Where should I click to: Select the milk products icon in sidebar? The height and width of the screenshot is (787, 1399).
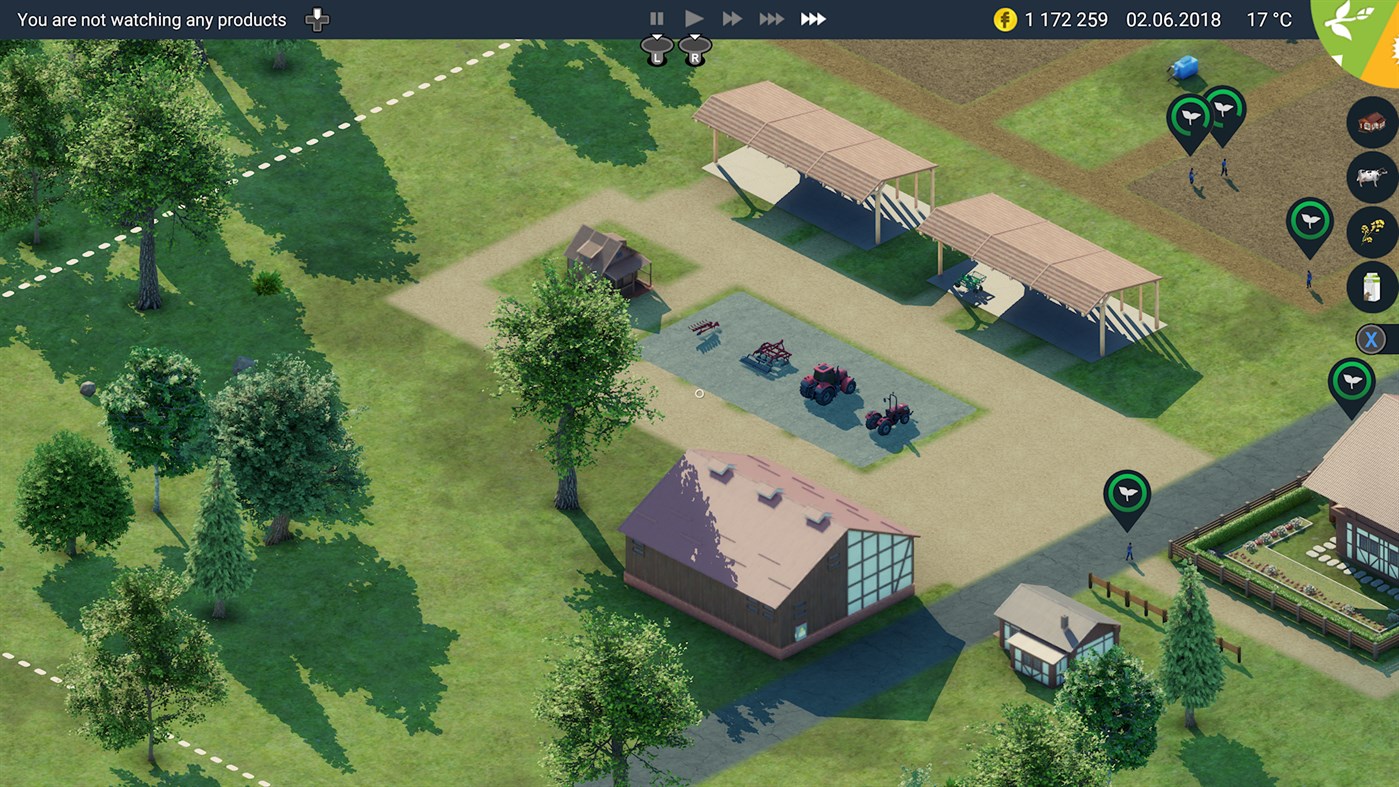tap(1374, 287)
